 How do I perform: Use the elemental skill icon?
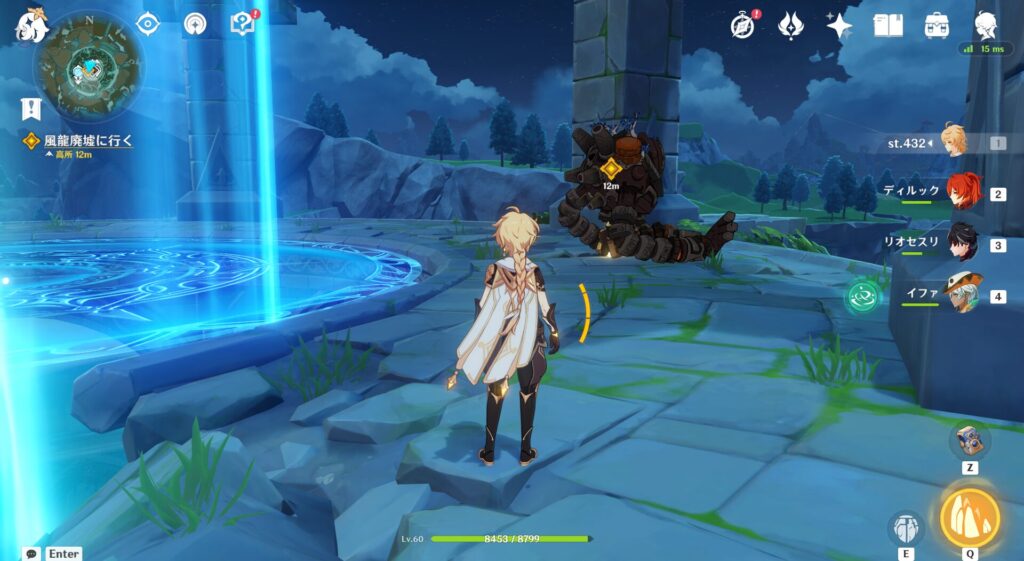pos(906,528)
